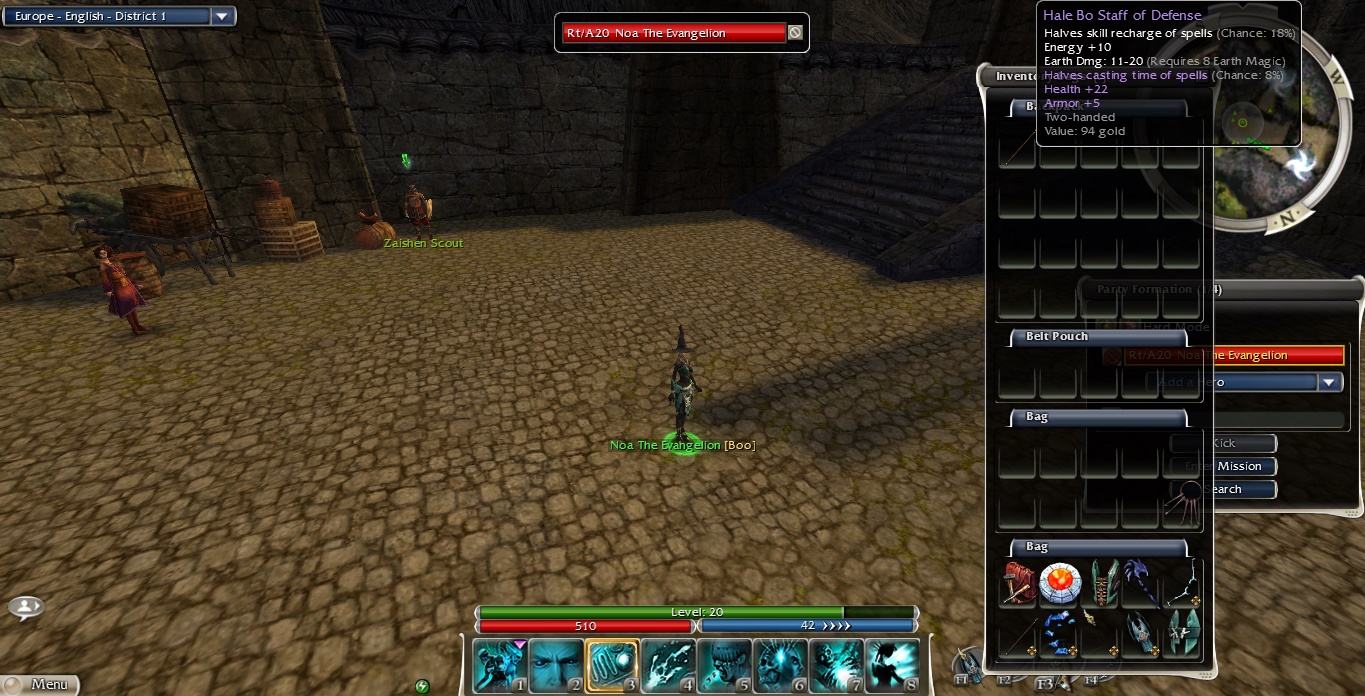Open the Add a Hero dropdown
Screen dimensions: 1365x696
[1329, 382]
